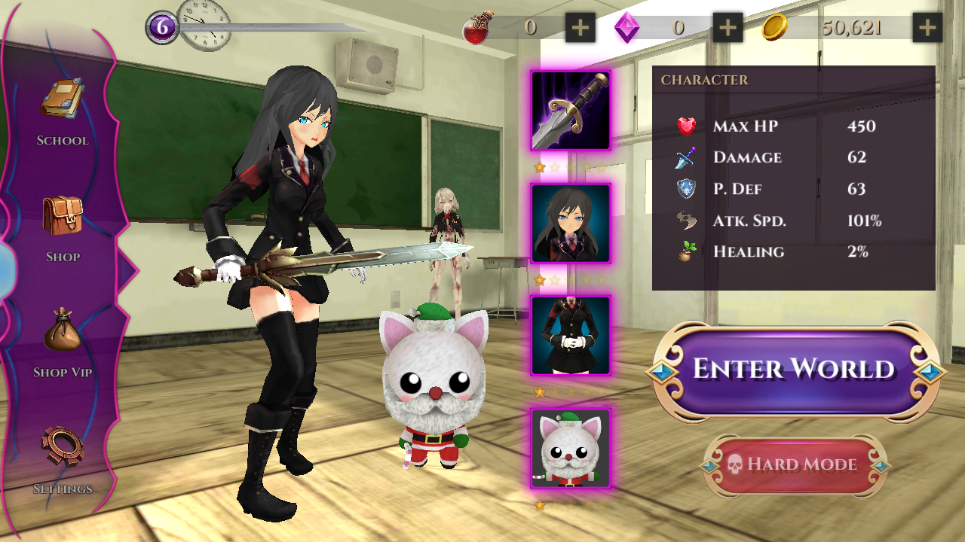Open the Shop VIP menu
The height and width of the screenshot is (542, 965).
click(x=63, y=341)
